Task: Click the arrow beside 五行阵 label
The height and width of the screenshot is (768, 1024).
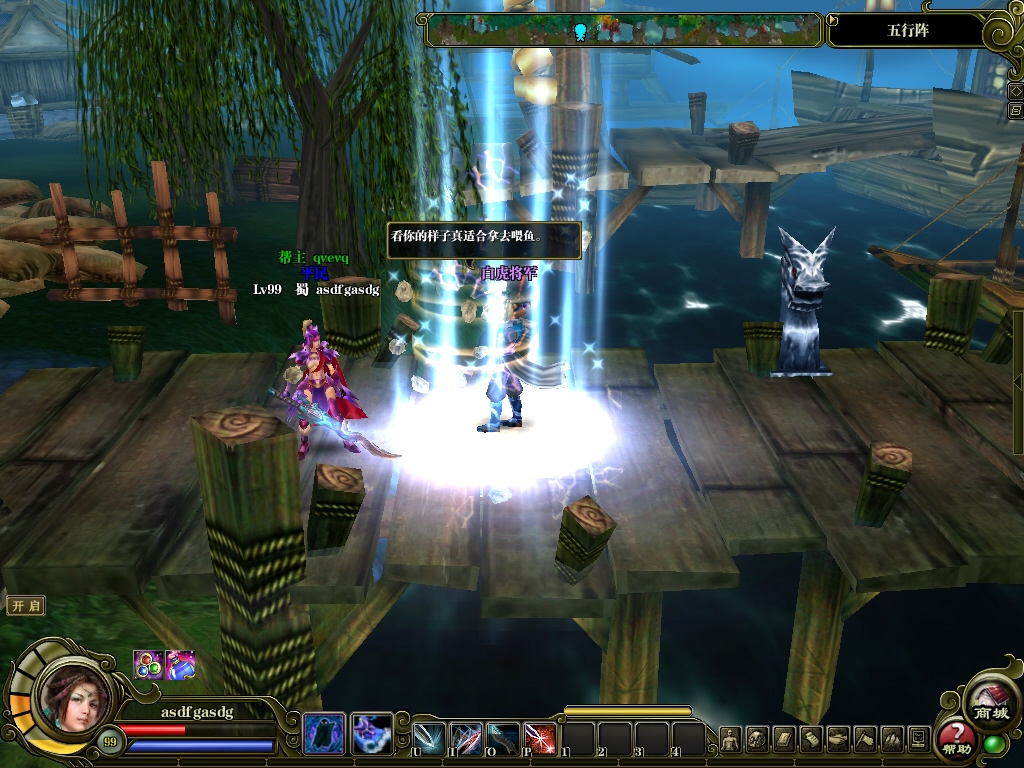Action: (834, 20)
